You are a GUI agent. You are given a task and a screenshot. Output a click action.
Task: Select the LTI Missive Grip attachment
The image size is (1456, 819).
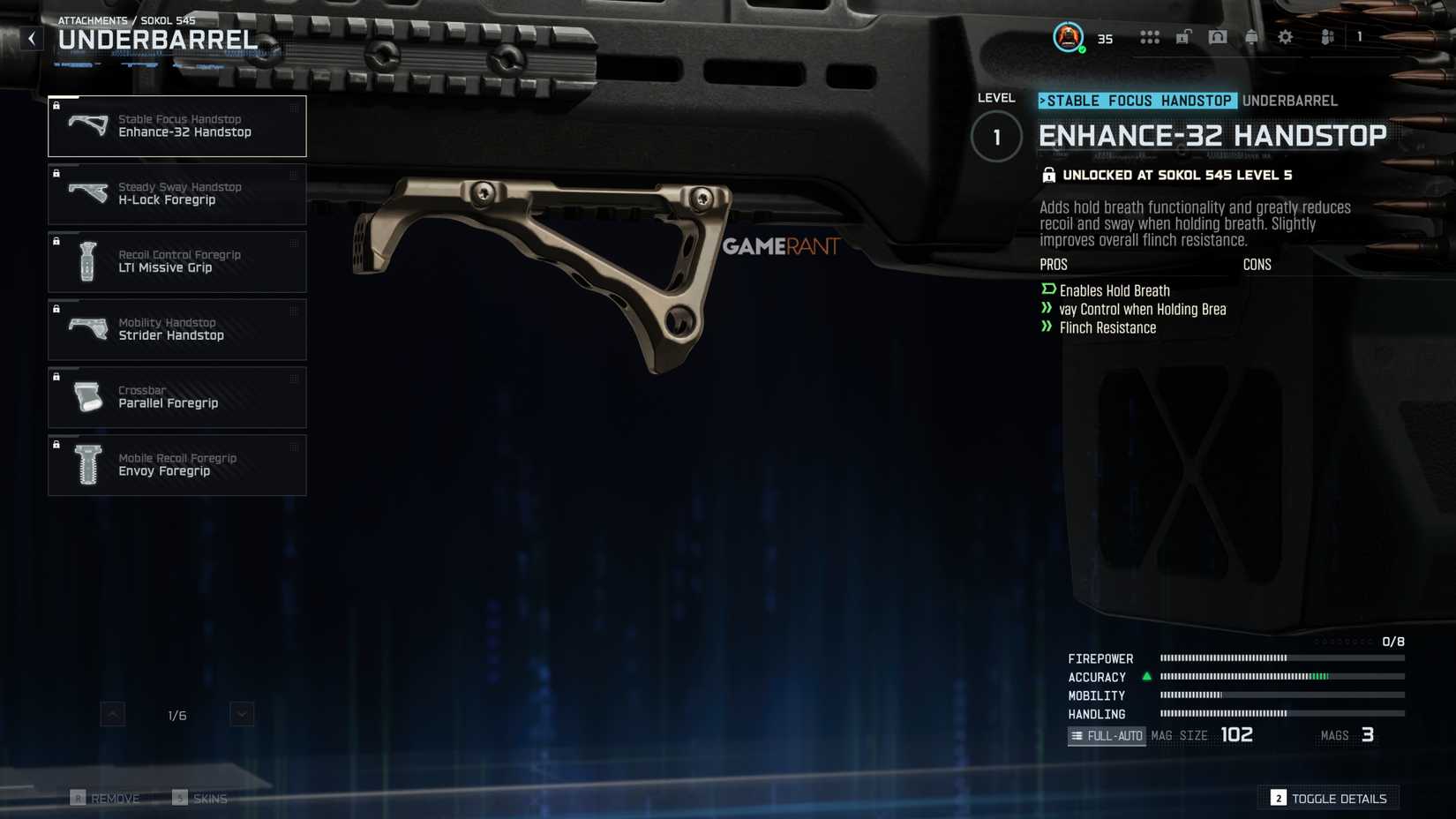coord(176,261)
